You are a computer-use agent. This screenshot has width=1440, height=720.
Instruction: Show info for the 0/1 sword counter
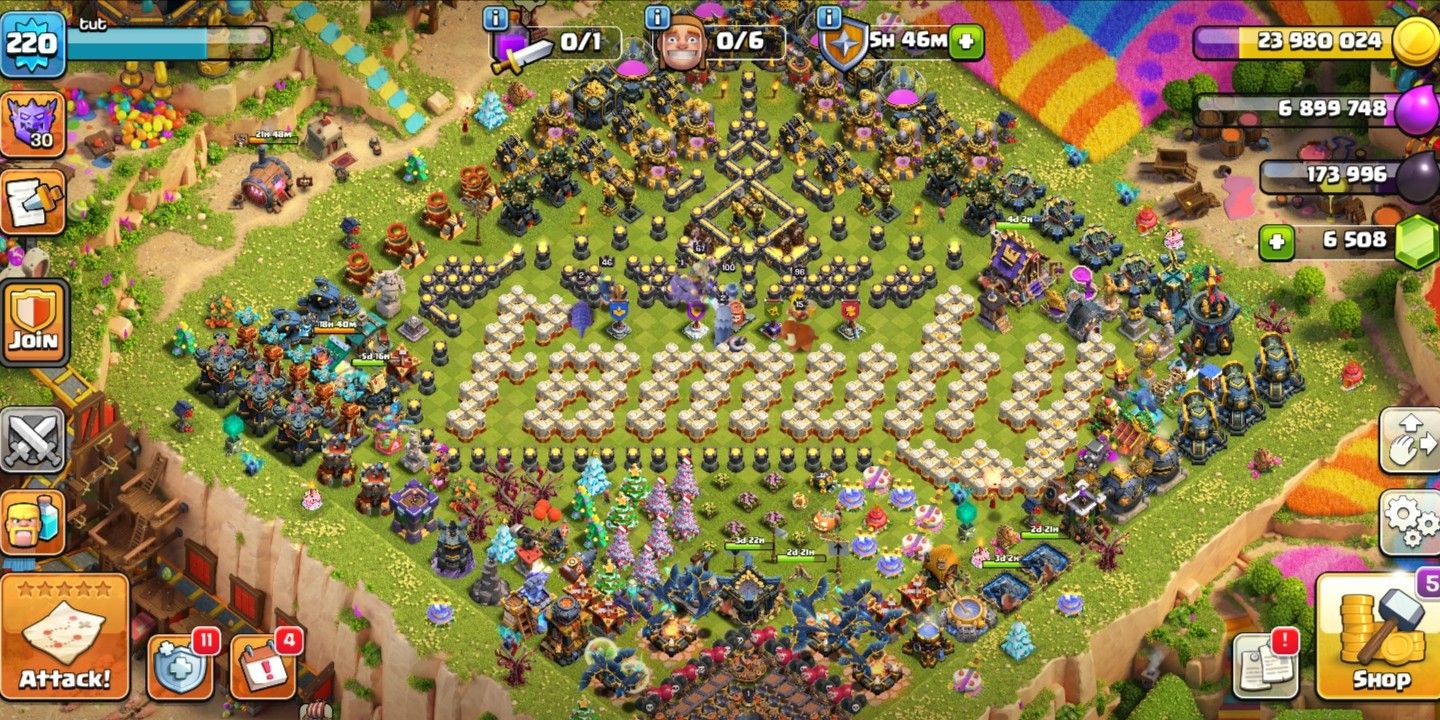[x=494, y=17]
